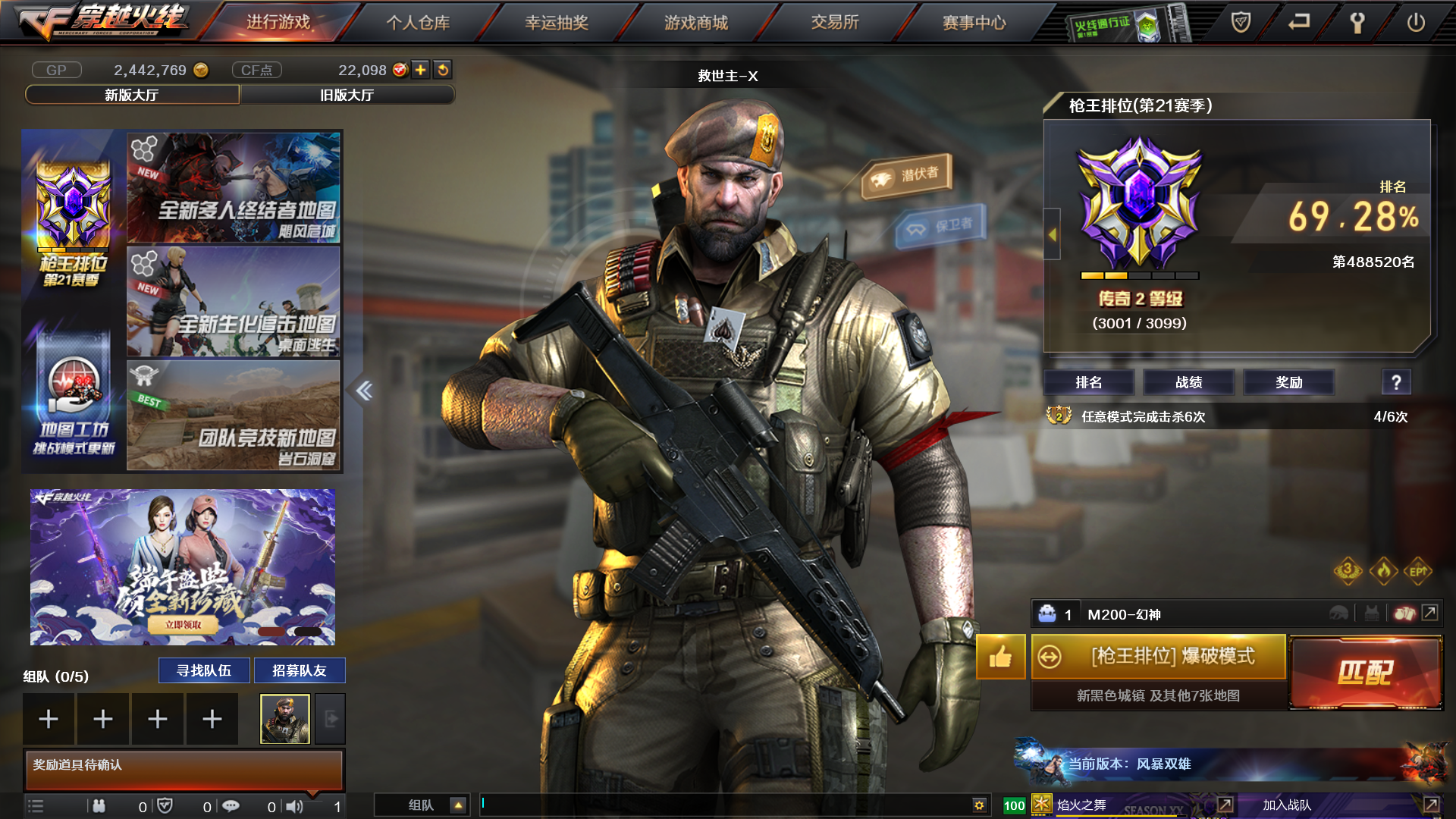This screenshot has height=819, width=1456.
Task: Open the 全新多人终结者地图 banner
Action: click(x=234, y=188)
